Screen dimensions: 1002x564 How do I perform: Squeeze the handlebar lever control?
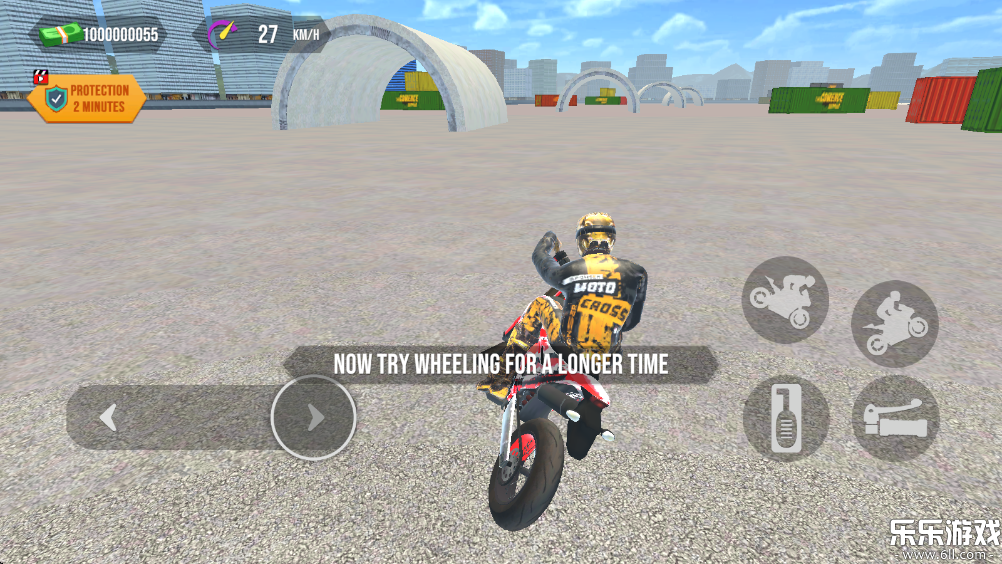pos(895,418)
